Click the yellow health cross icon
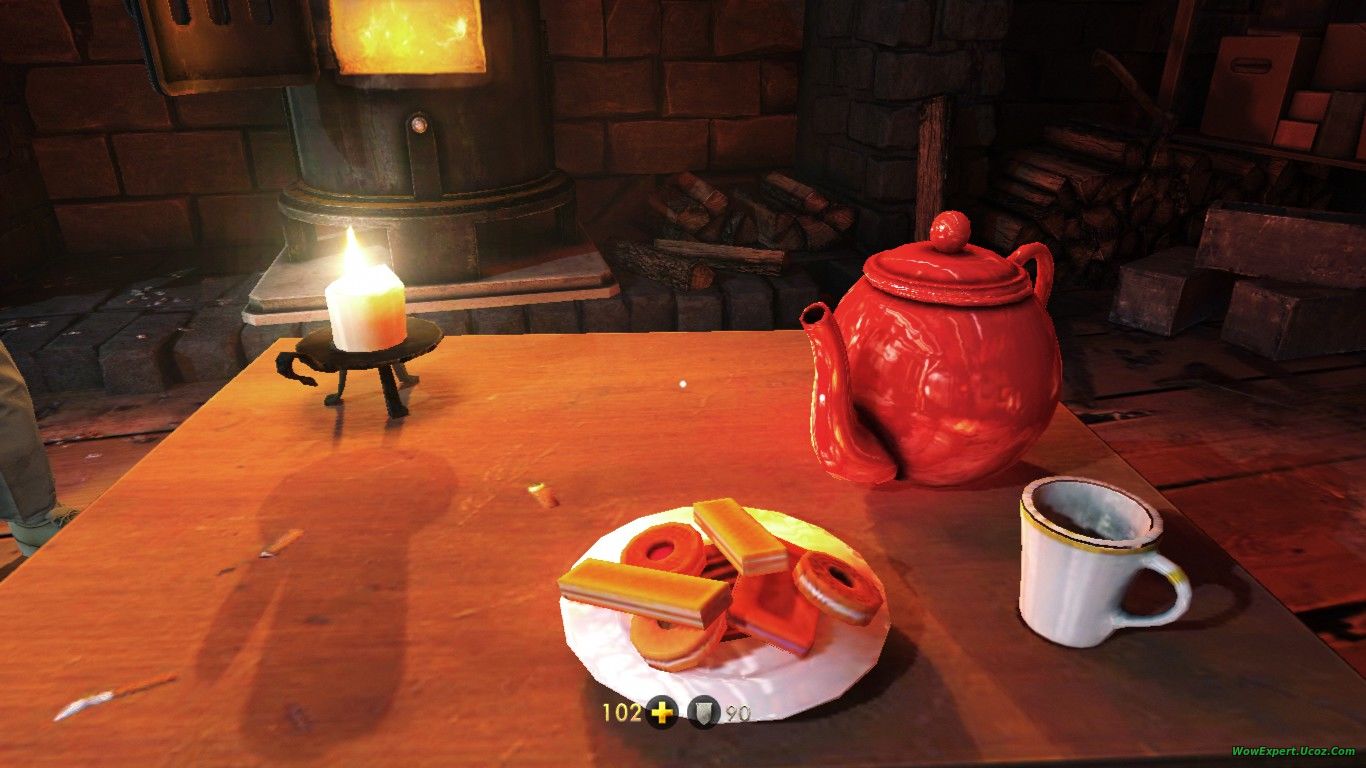Image resolution: width=1366 pixels, height=768 pixels. pos(661,713)
